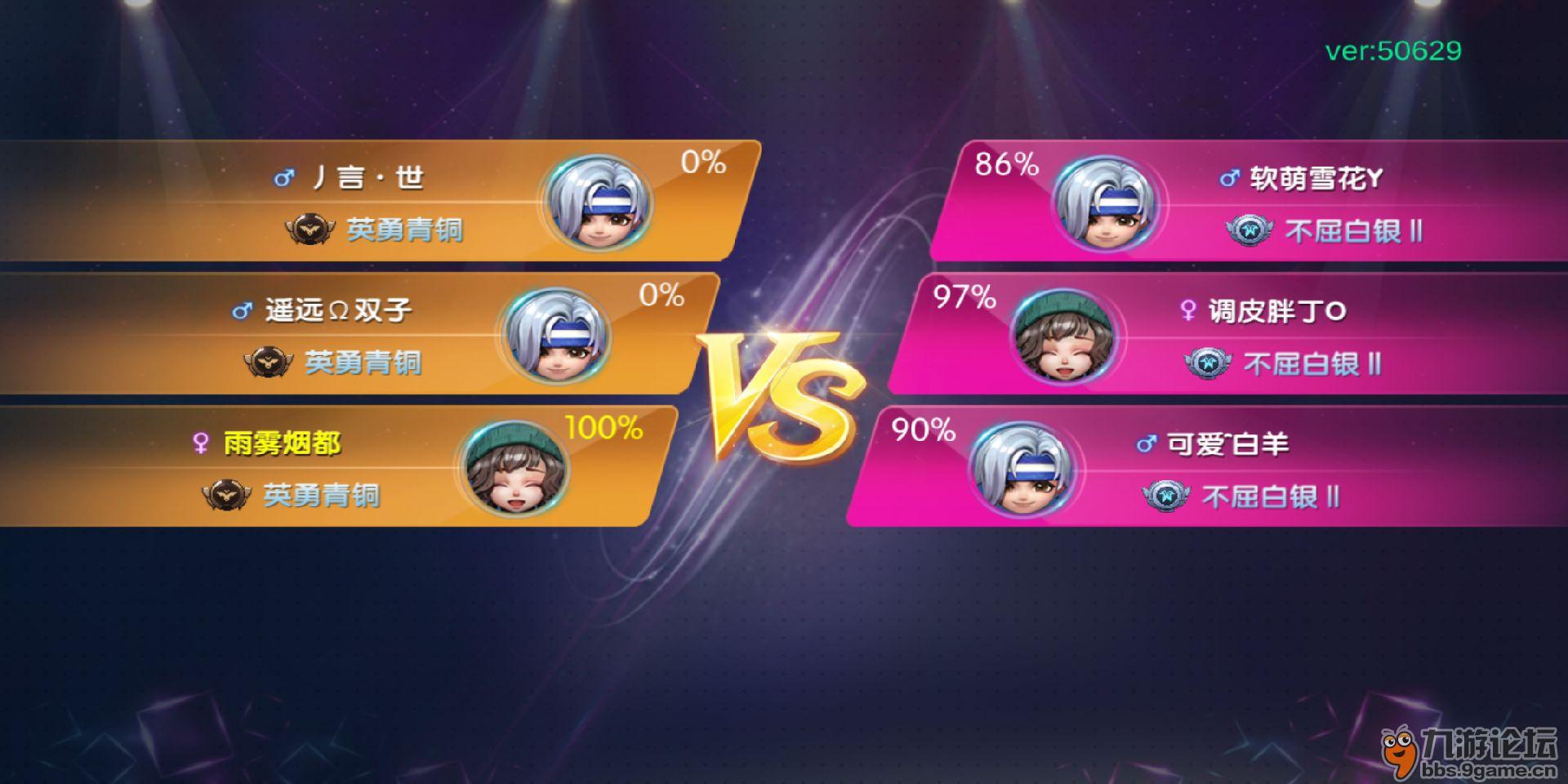
Task: Click the avatar of 遥远Ω双子
Action: tap(557, 336)
